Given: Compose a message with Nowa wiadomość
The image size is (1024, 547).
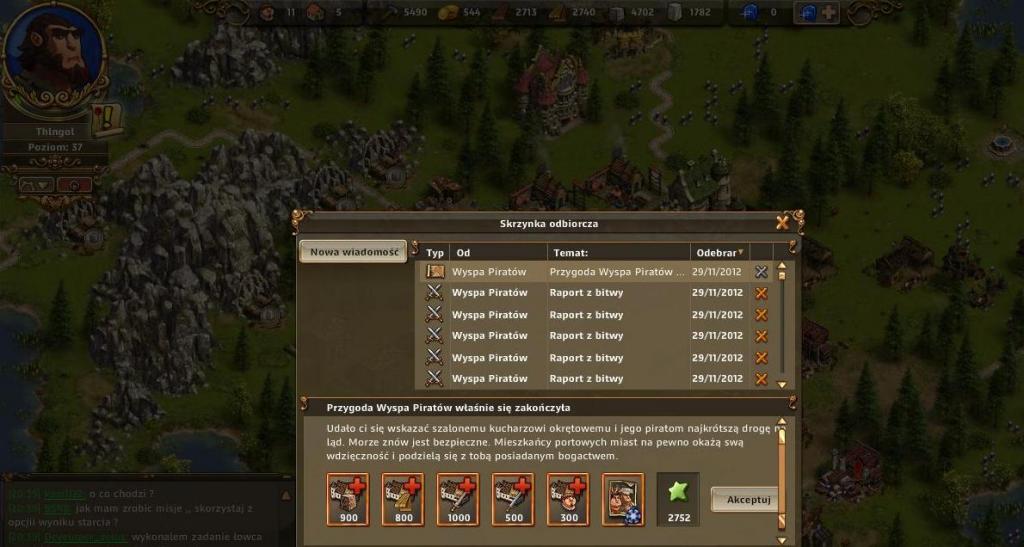Looking at the screenshot, I should (x=351, y=252).
